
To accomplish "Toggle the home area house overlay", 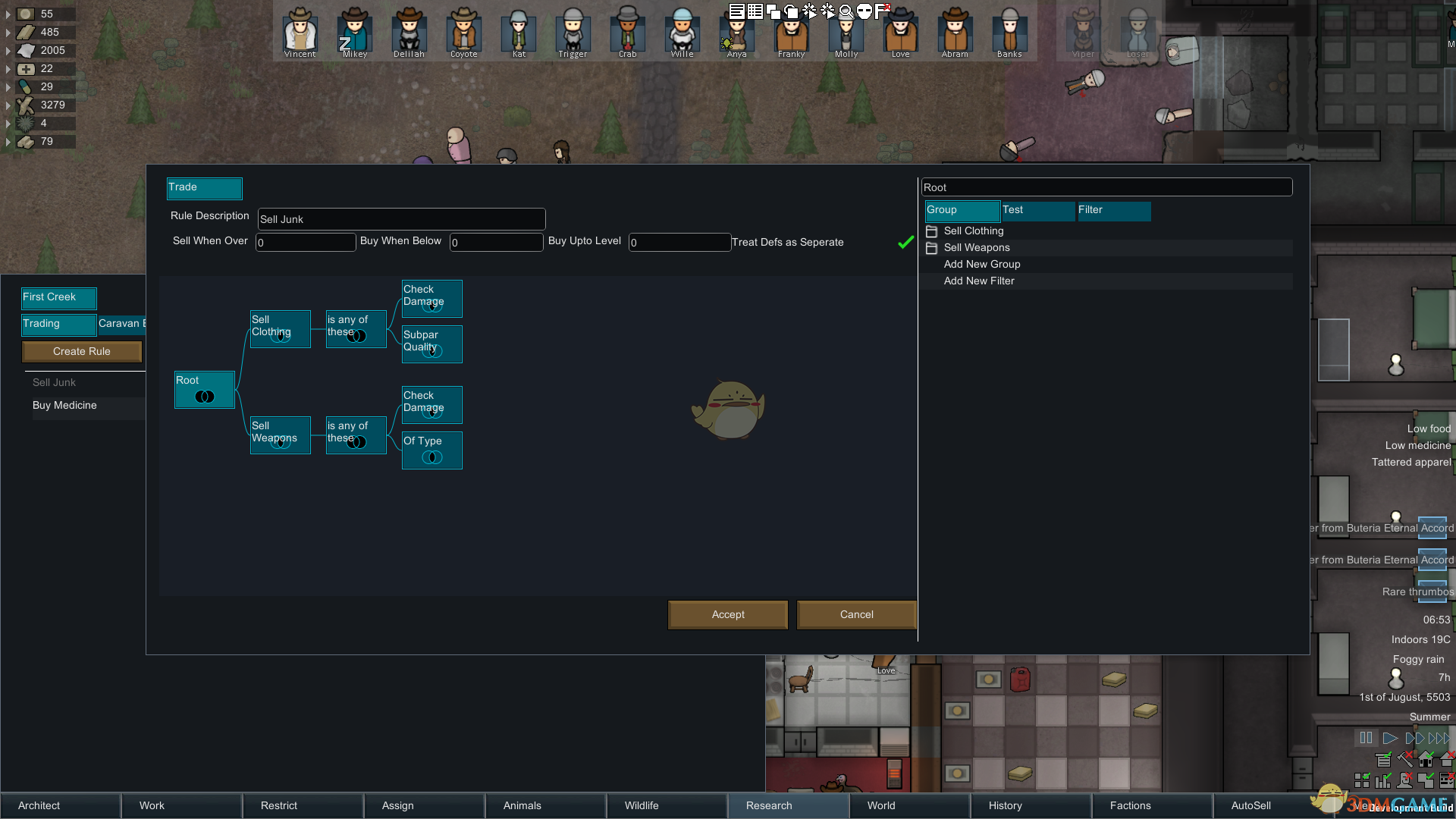I will 1426,759.
